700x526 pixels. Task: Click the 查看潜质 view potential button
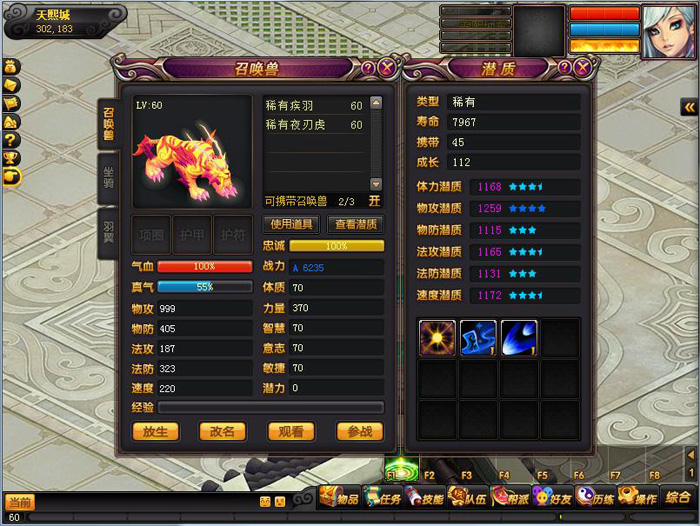(x=356, y=224)
